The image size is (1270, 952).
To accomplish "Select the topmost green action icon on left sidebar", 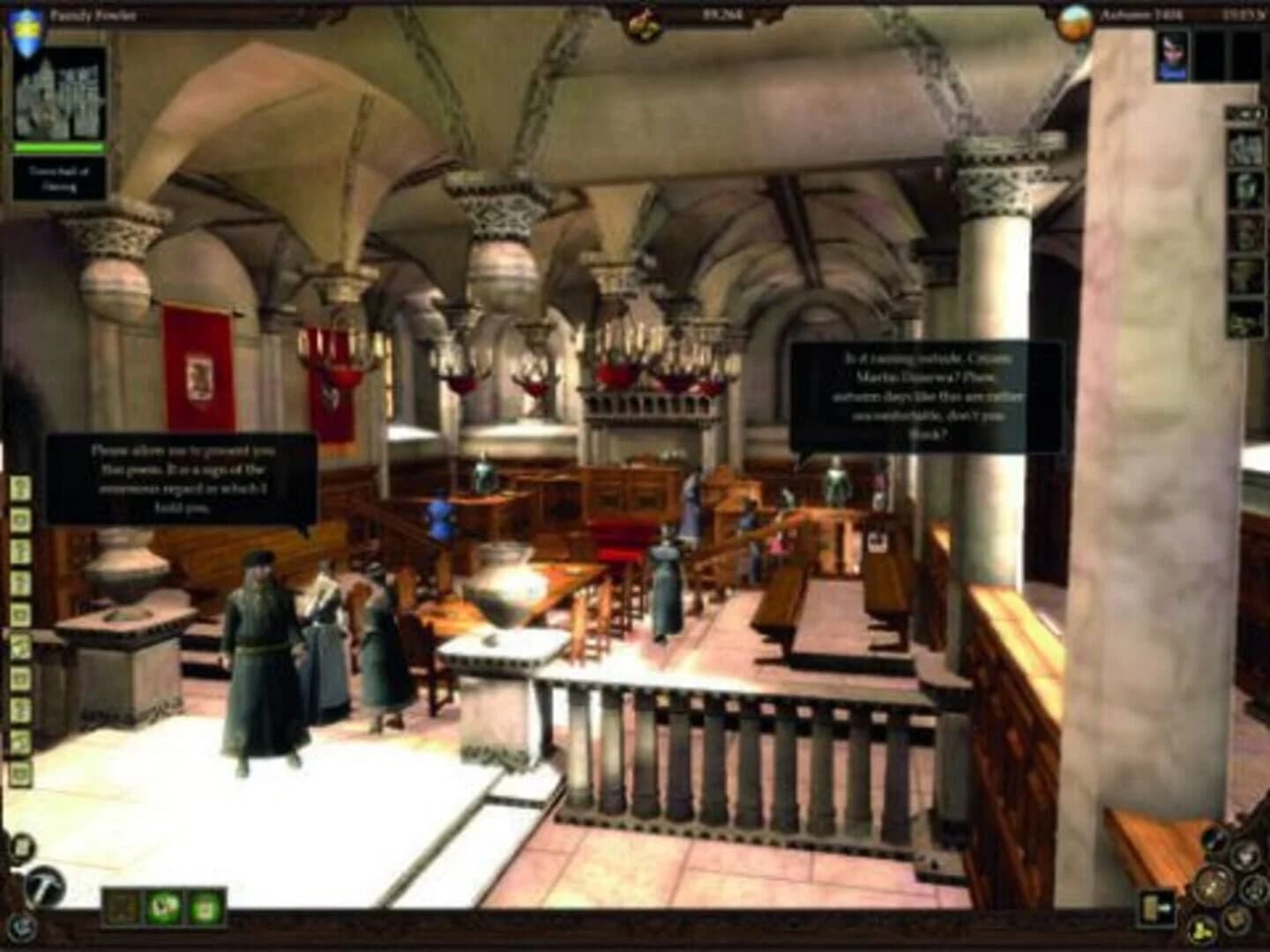I will coord(19,485).
